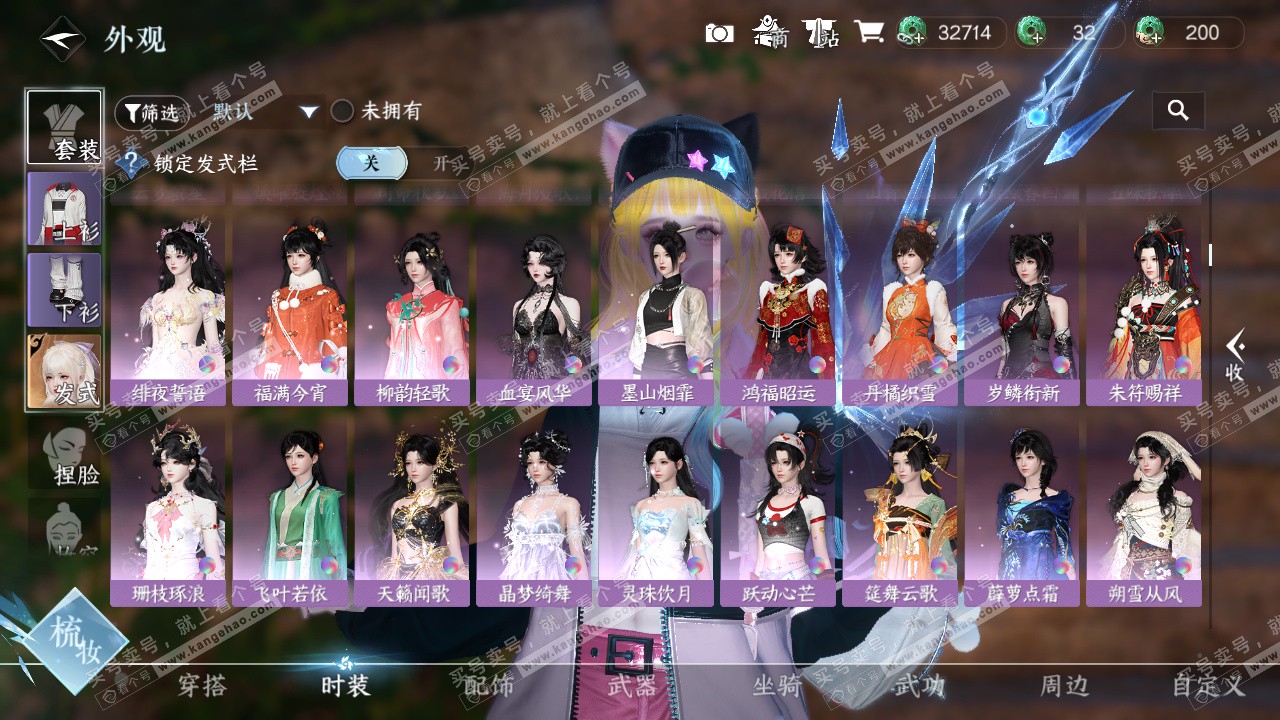Open the 筛选 filter button
Screen dimensions: 1280x720
[152, 112]
